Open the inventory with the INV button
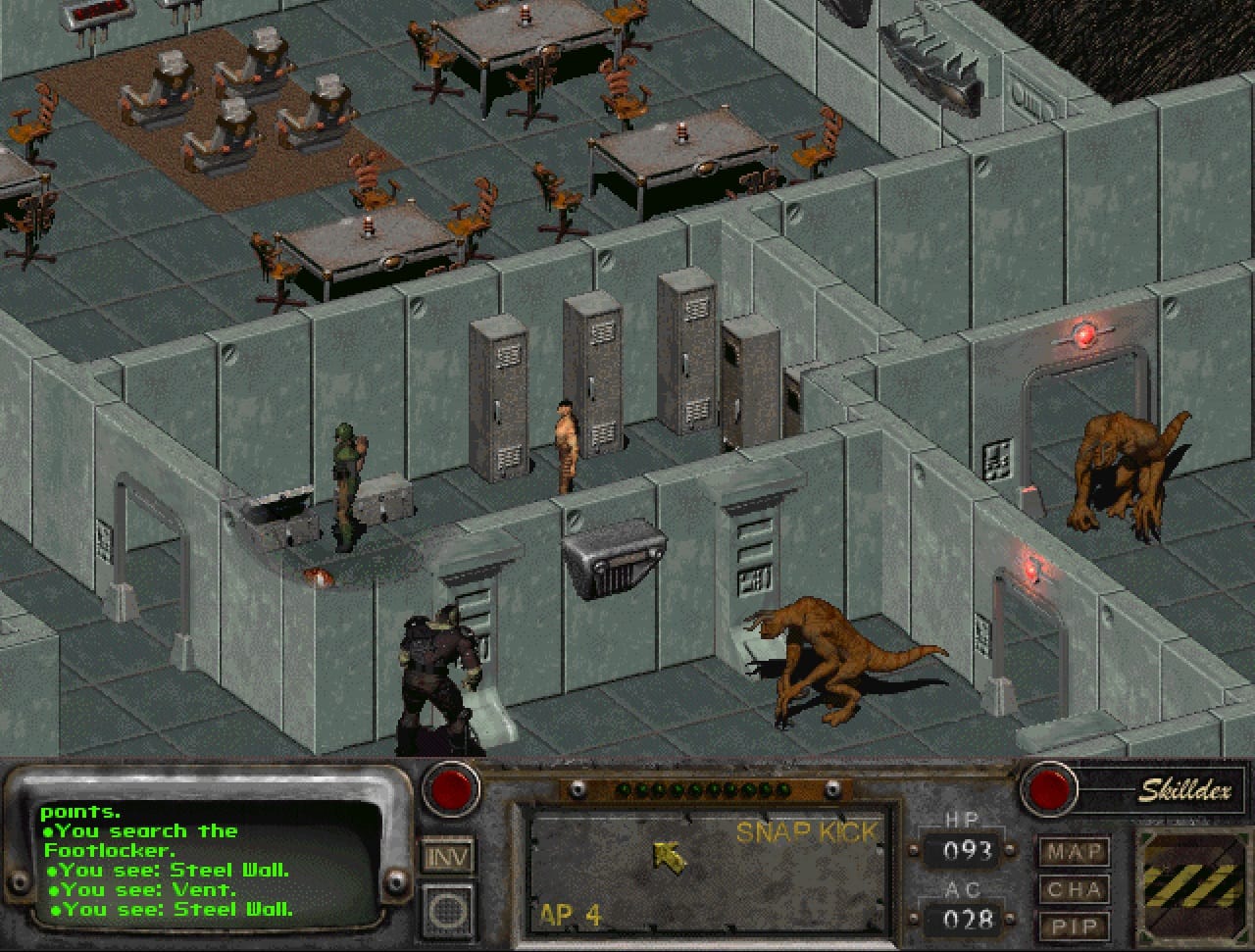 [448, 856]
